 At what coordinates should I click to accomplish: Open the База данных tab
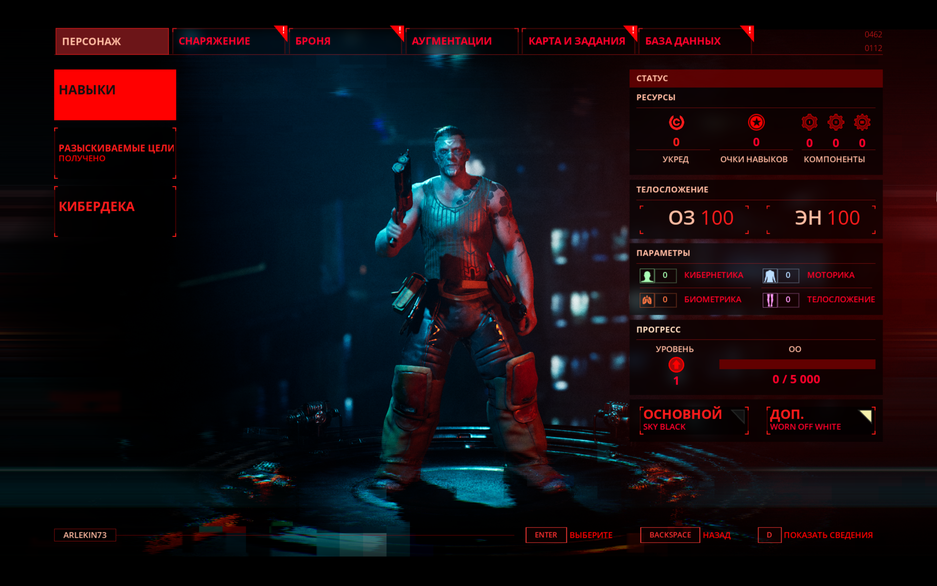coord(693,41)
